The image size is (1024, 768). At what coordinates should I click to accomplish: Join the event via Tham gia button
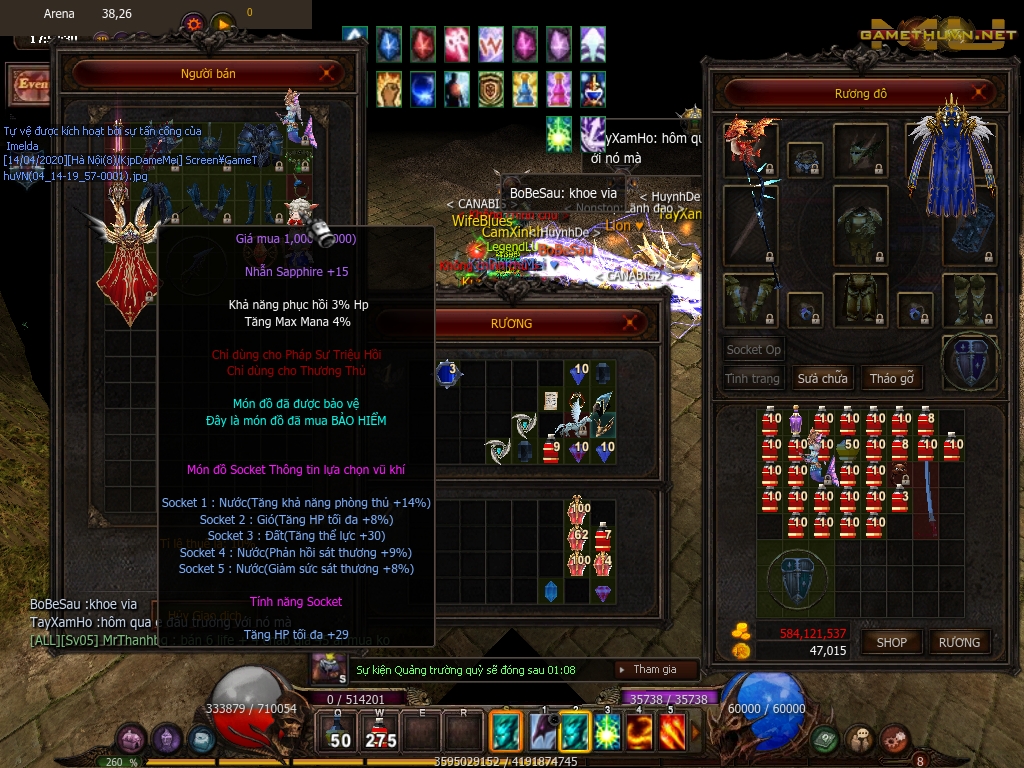pyautogui.click(x=655, y=669)
